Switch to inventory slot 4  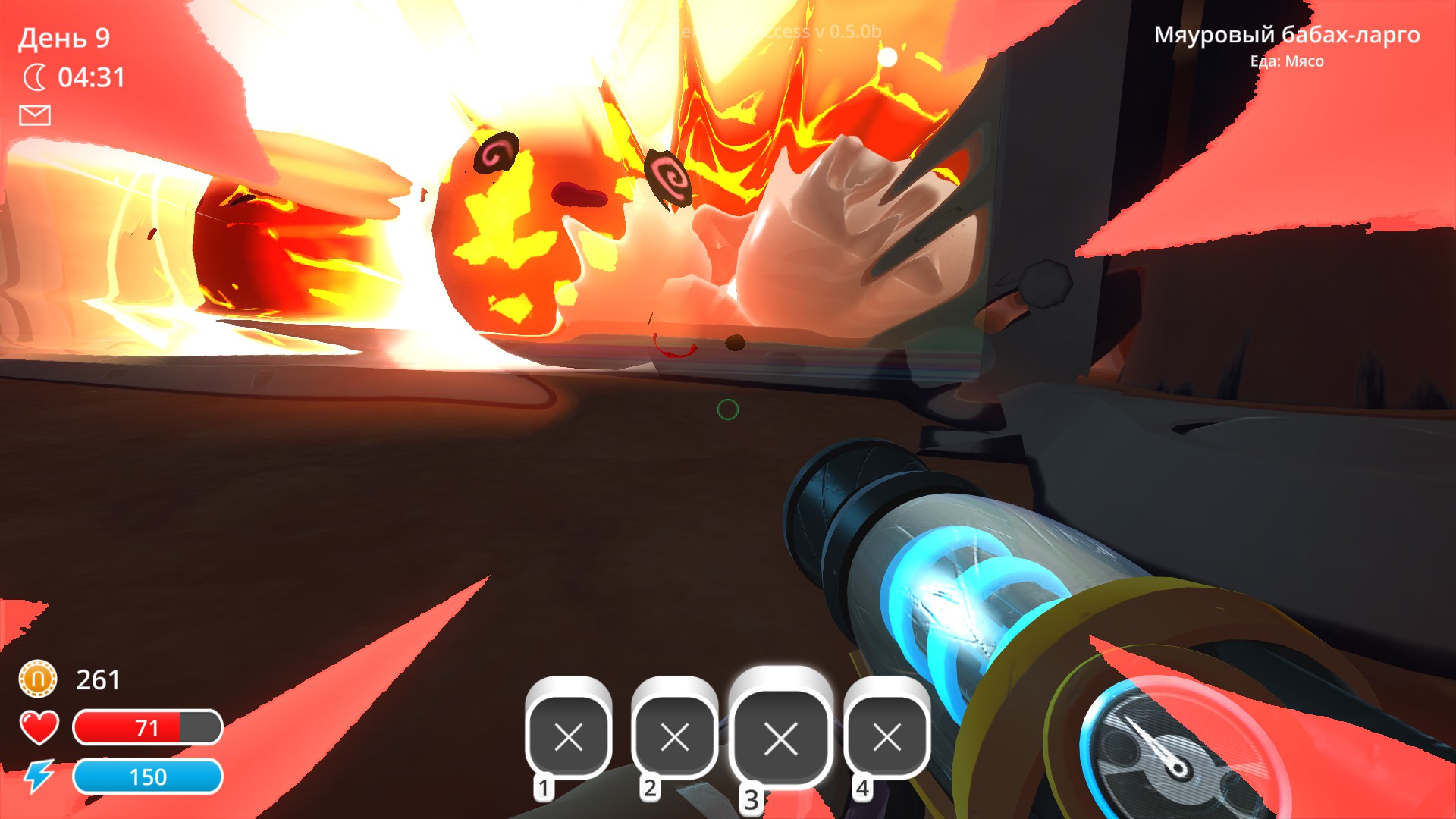(886, 736)
